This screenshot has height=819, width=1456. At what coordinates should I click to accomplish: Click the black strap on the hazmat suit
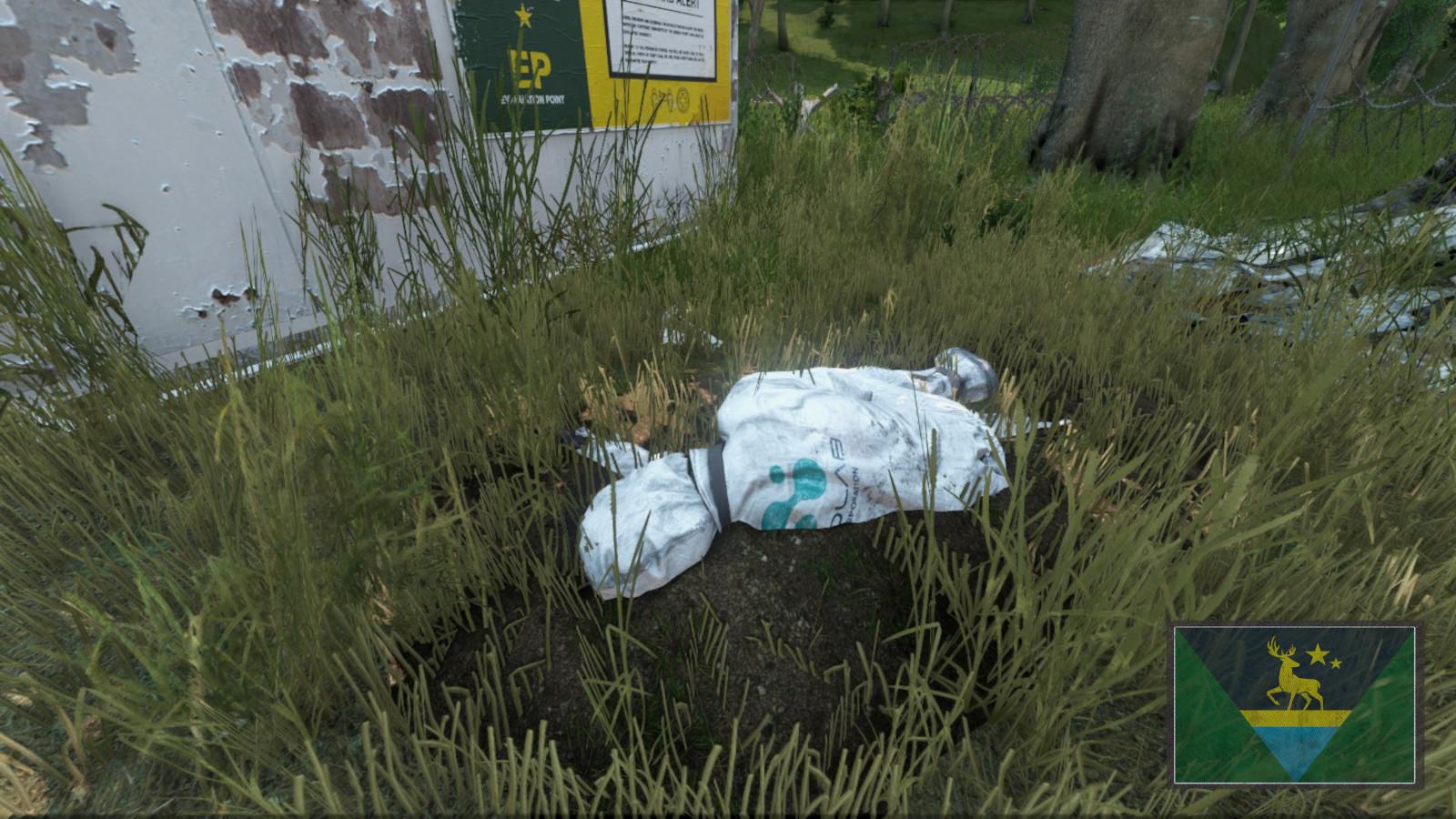pyautogui.click(x=719, y=487)
